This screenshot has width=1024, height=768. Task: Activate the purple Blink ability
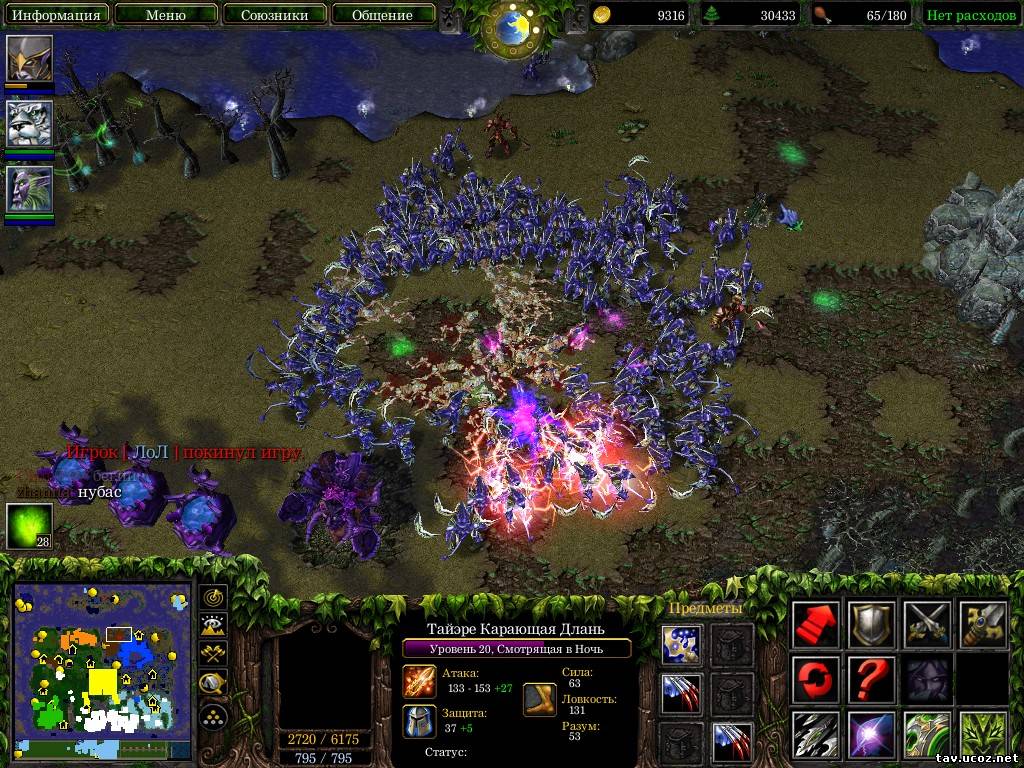[871, 735]
